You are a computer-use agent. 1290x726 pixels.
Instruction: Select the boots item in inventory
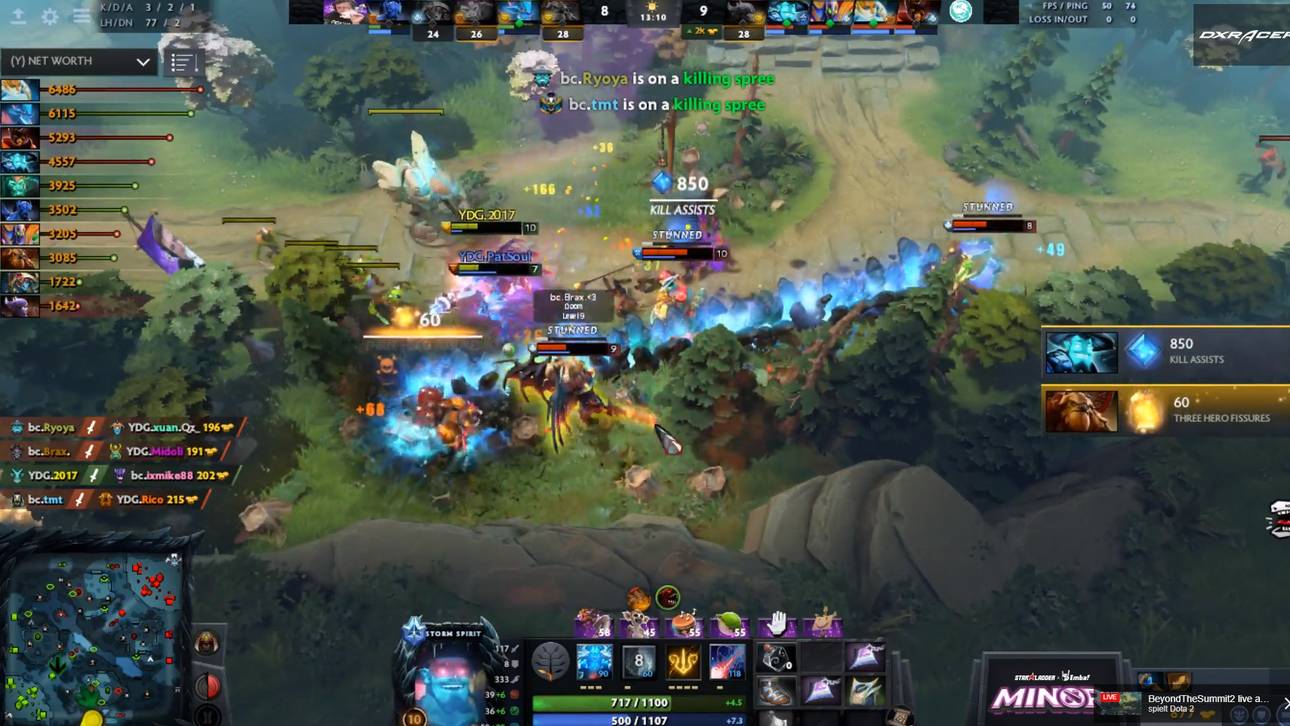click(x=777, y=691)
